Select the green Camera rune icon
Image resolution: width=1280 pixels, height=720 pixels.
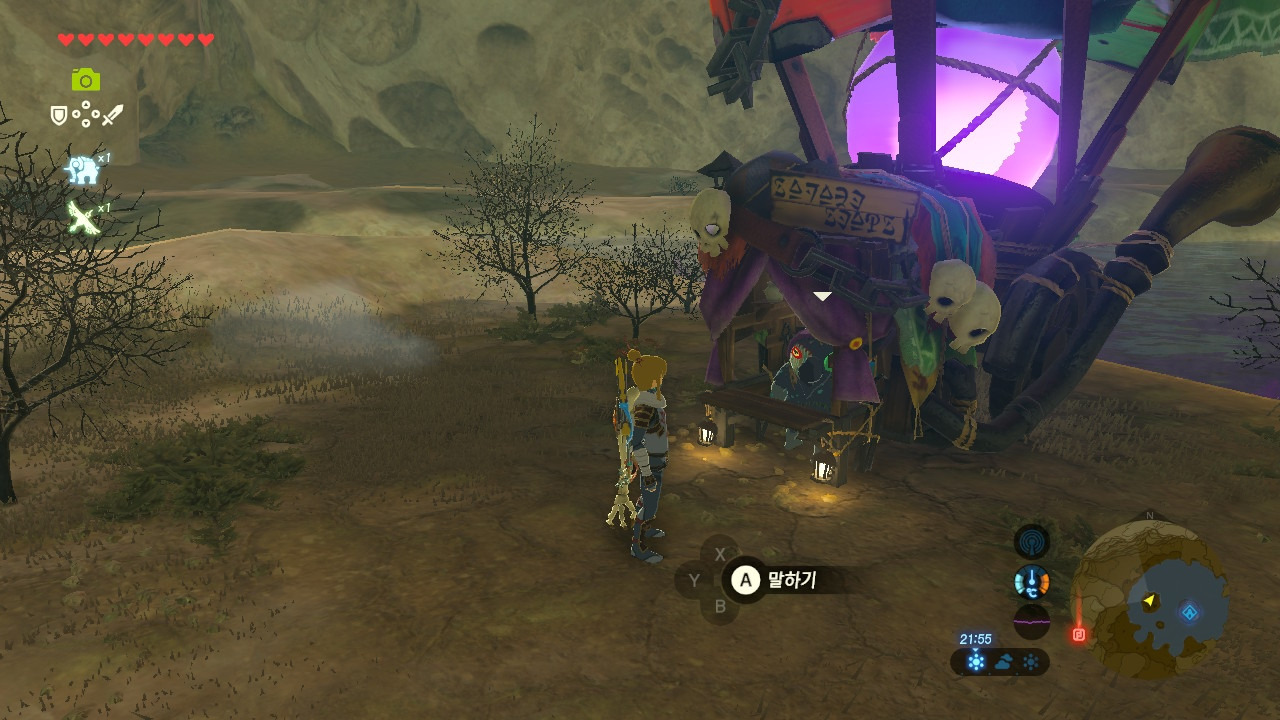pyautogui.click(x=86, y=80)
